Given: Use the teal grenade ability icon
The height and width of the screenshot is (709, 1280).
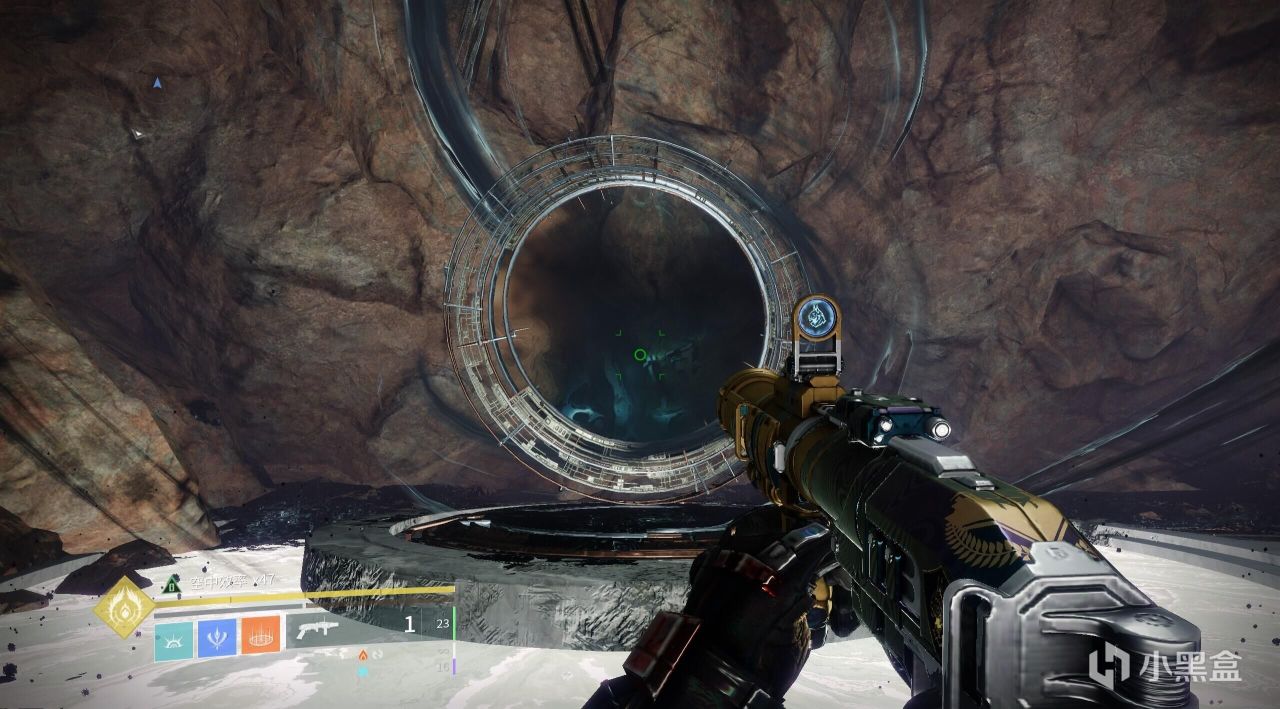Looking at the screenshot, I should (x=173, y=637).
